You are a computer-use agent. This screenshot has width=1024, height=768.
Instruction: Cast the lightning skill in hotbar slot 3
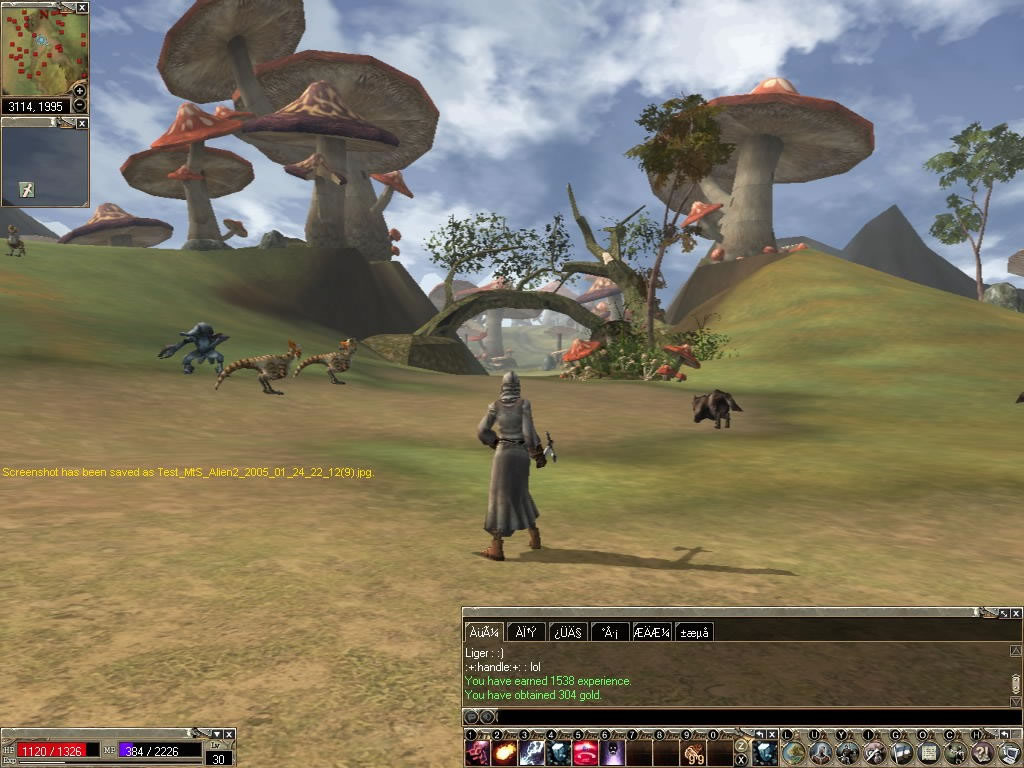pyautogui.click(x=532, y=753)
